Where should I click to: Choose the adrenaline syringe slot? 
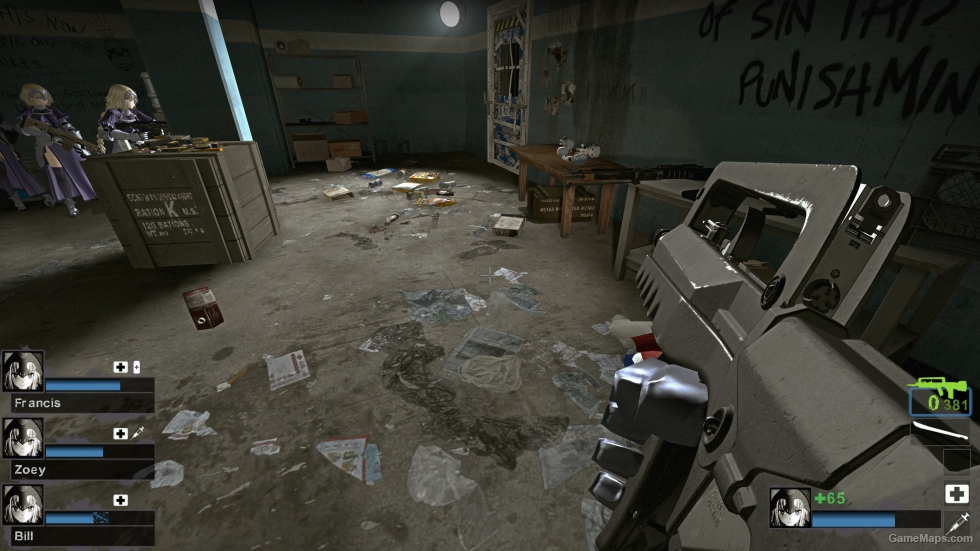956,522
